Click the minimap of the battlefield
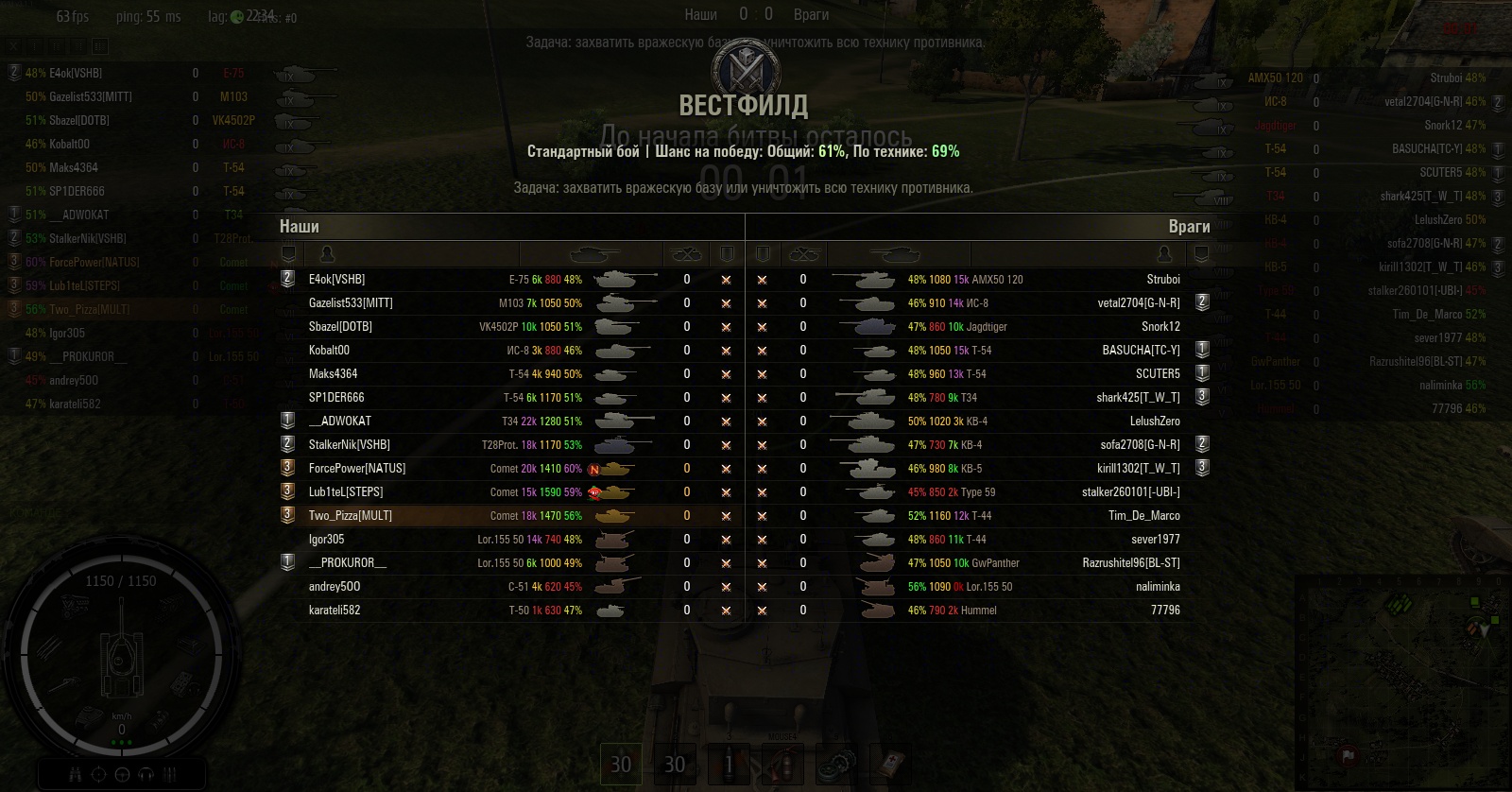The width and height of the screenshot is (1512, 792). (x=1400, y=680)
